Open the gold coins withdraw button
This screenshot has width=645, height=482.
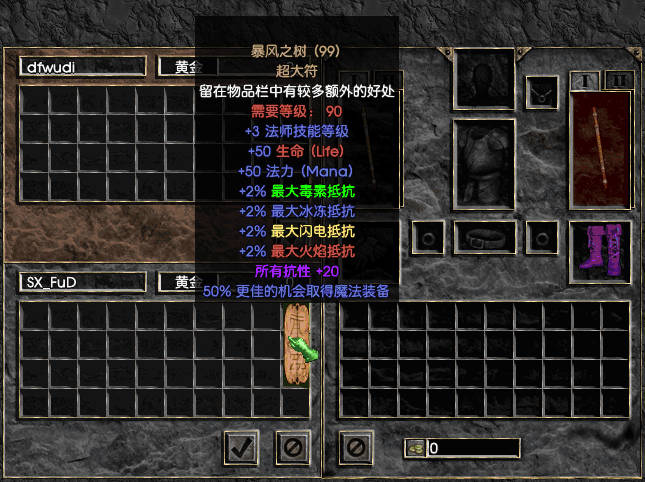click(x=415, y=448)
